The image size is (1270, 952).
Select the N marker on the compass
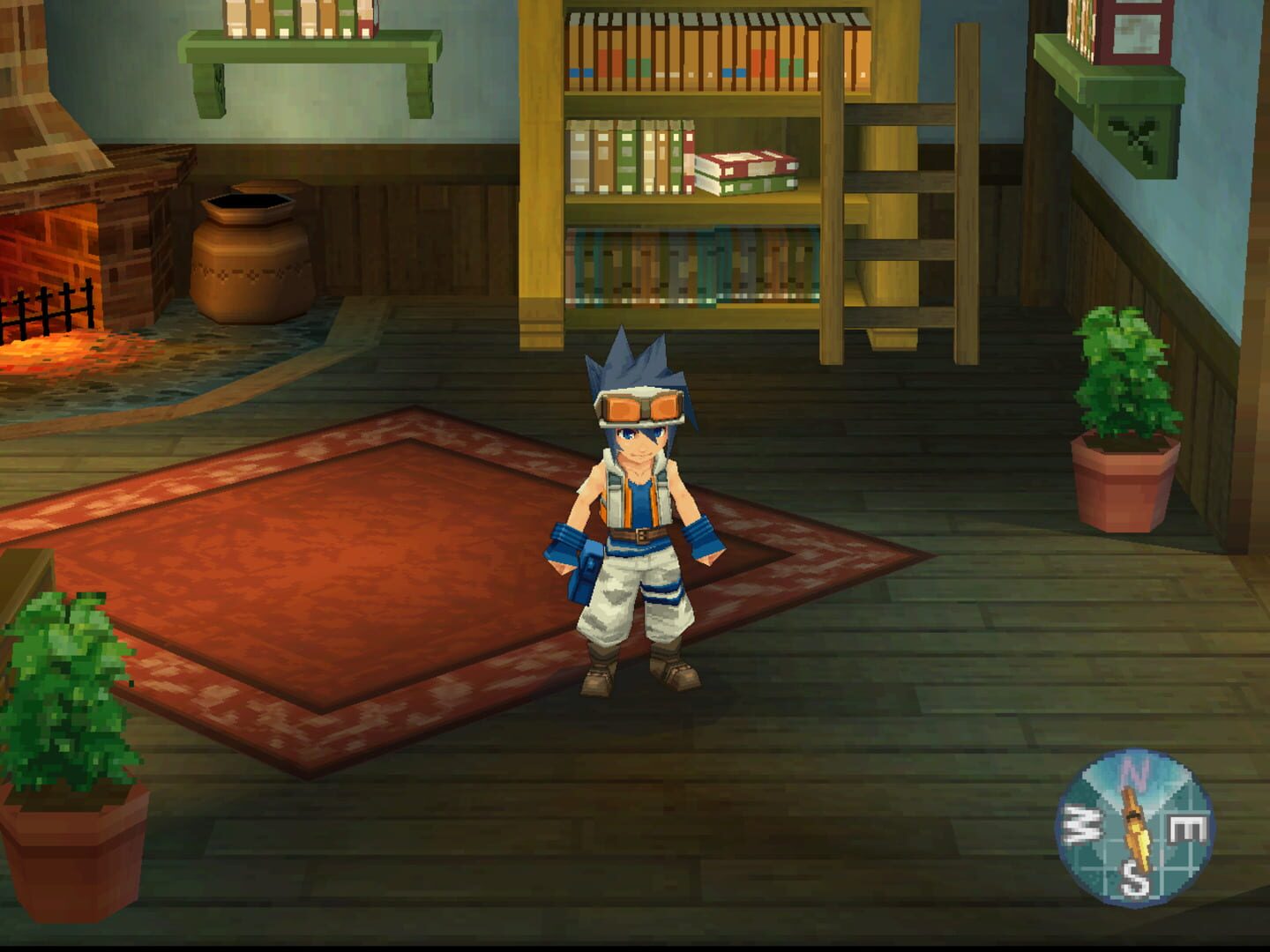(1134, 773)
